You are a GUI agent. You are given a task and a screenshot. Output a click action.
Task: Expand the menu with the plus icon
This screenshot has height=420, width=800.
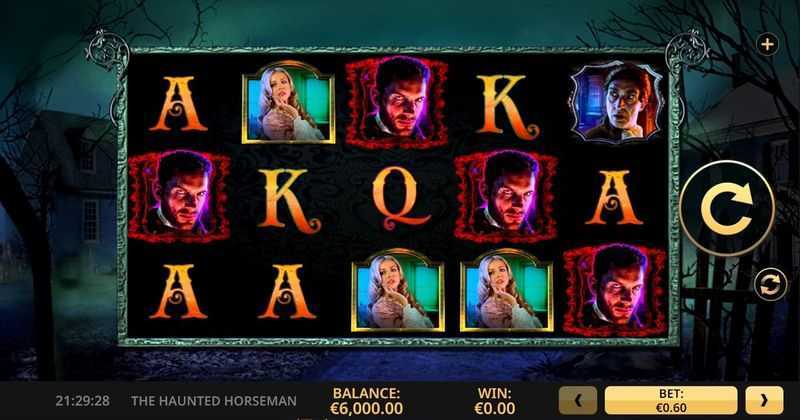pos(767,44)
